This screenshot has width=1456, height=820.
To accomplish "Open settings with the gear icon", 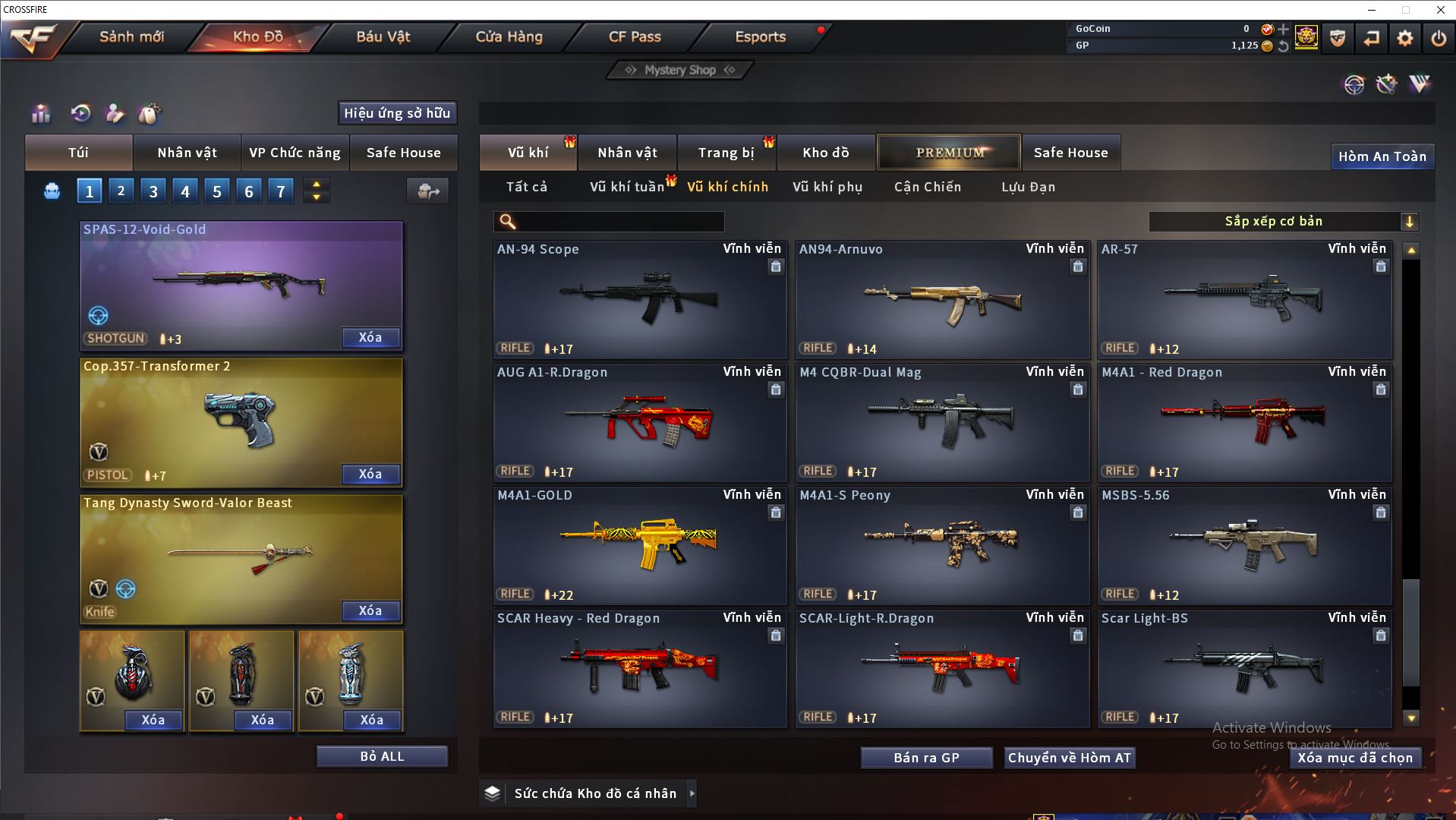I will pyautogui.click(x=1404, y=37).
